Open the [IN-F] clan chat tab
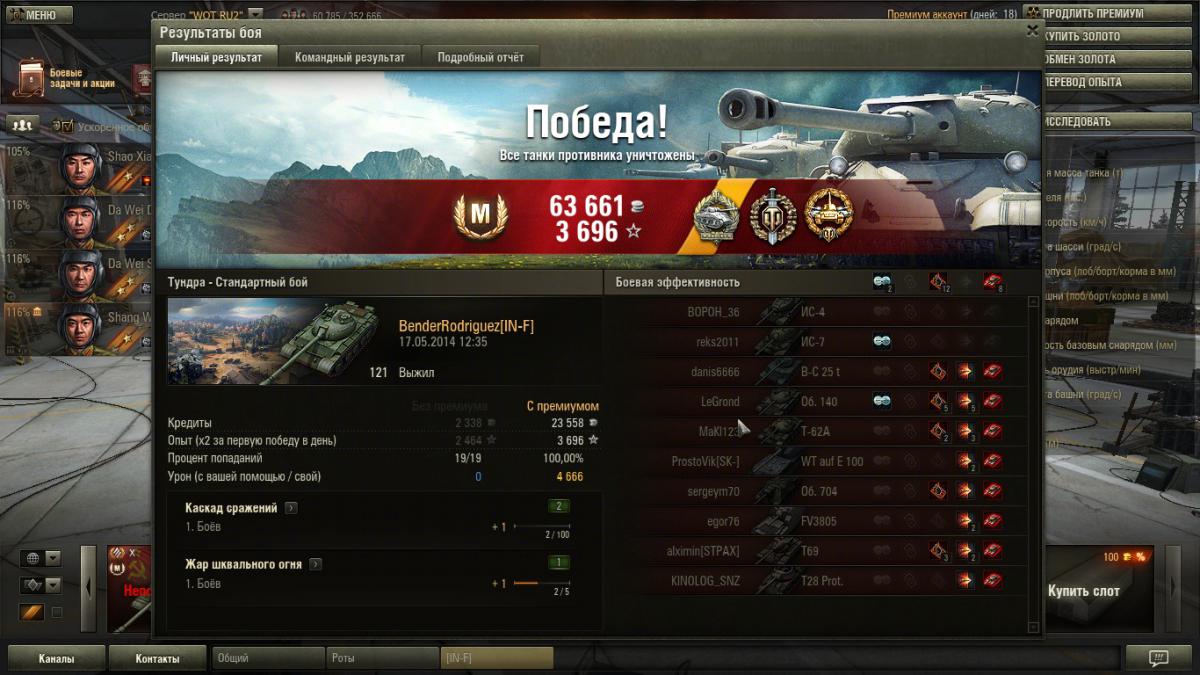This screenshot has height=675, width=1200. 497,659
